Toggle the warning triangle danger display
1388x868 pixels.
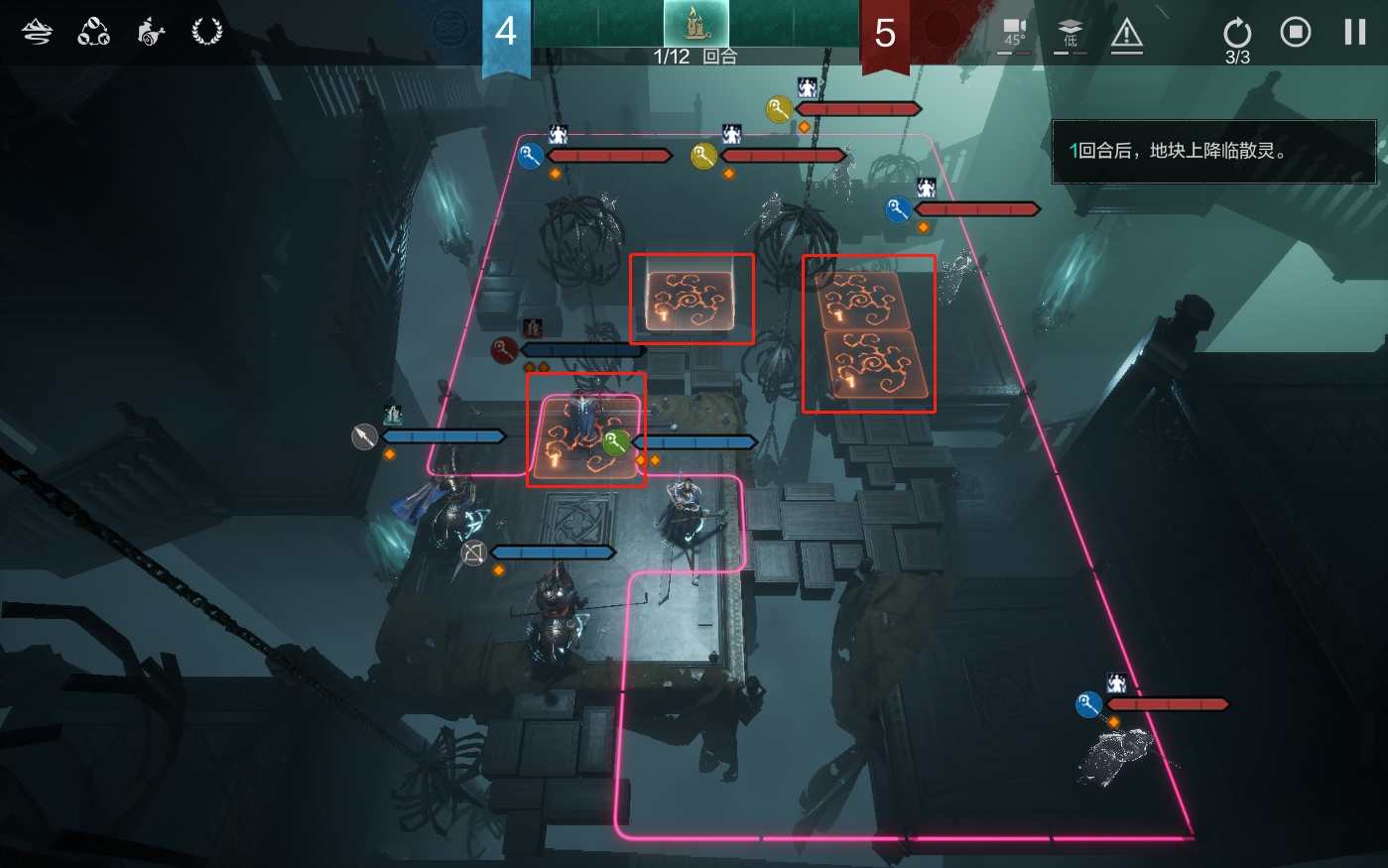tap(1127, 35)
